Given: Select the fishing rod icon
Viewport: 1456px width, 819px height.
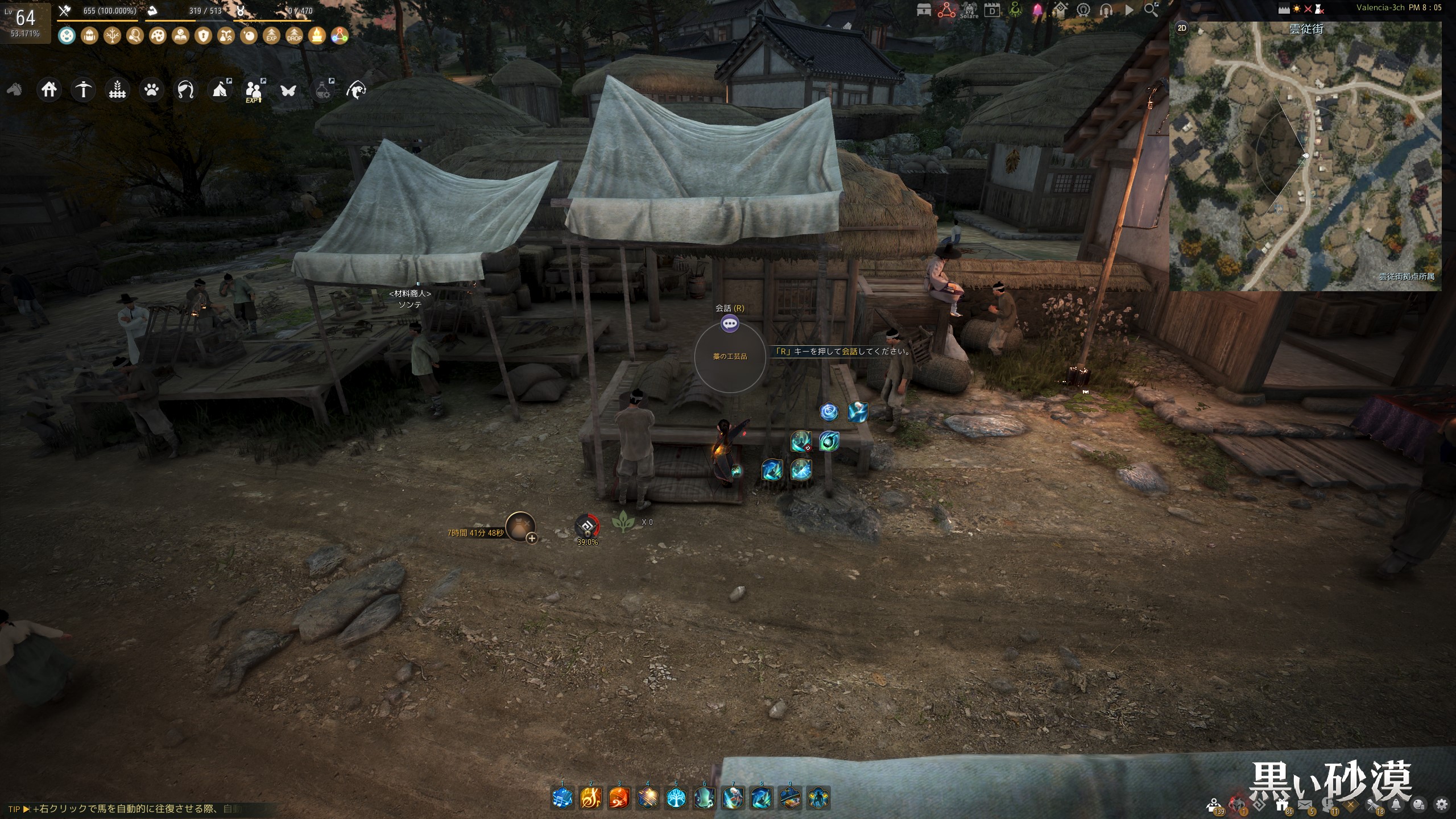Looking at the screenshot, I should tap(185, 90).
